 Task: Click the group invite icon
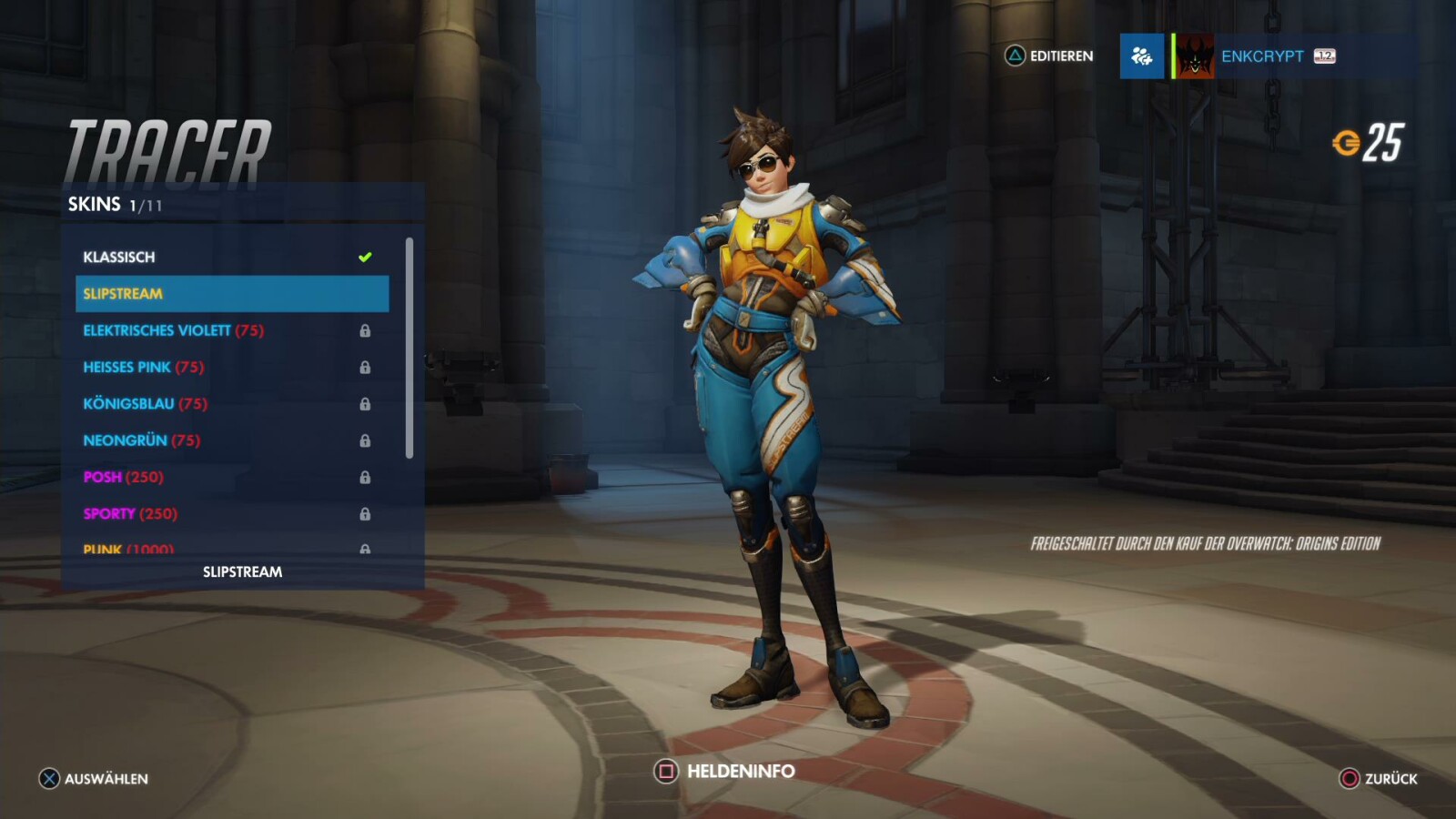pos(1141,56)
